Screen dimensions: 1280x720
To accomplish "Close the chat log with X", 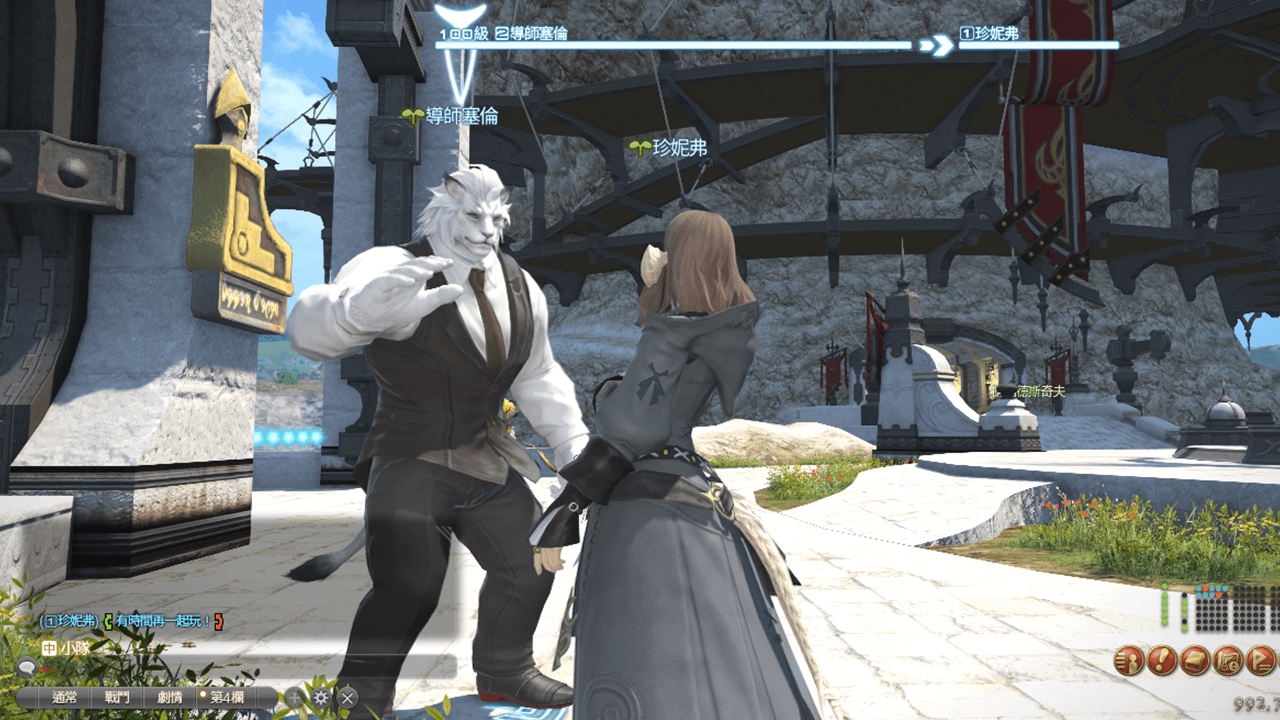I will tap(347, 698).
